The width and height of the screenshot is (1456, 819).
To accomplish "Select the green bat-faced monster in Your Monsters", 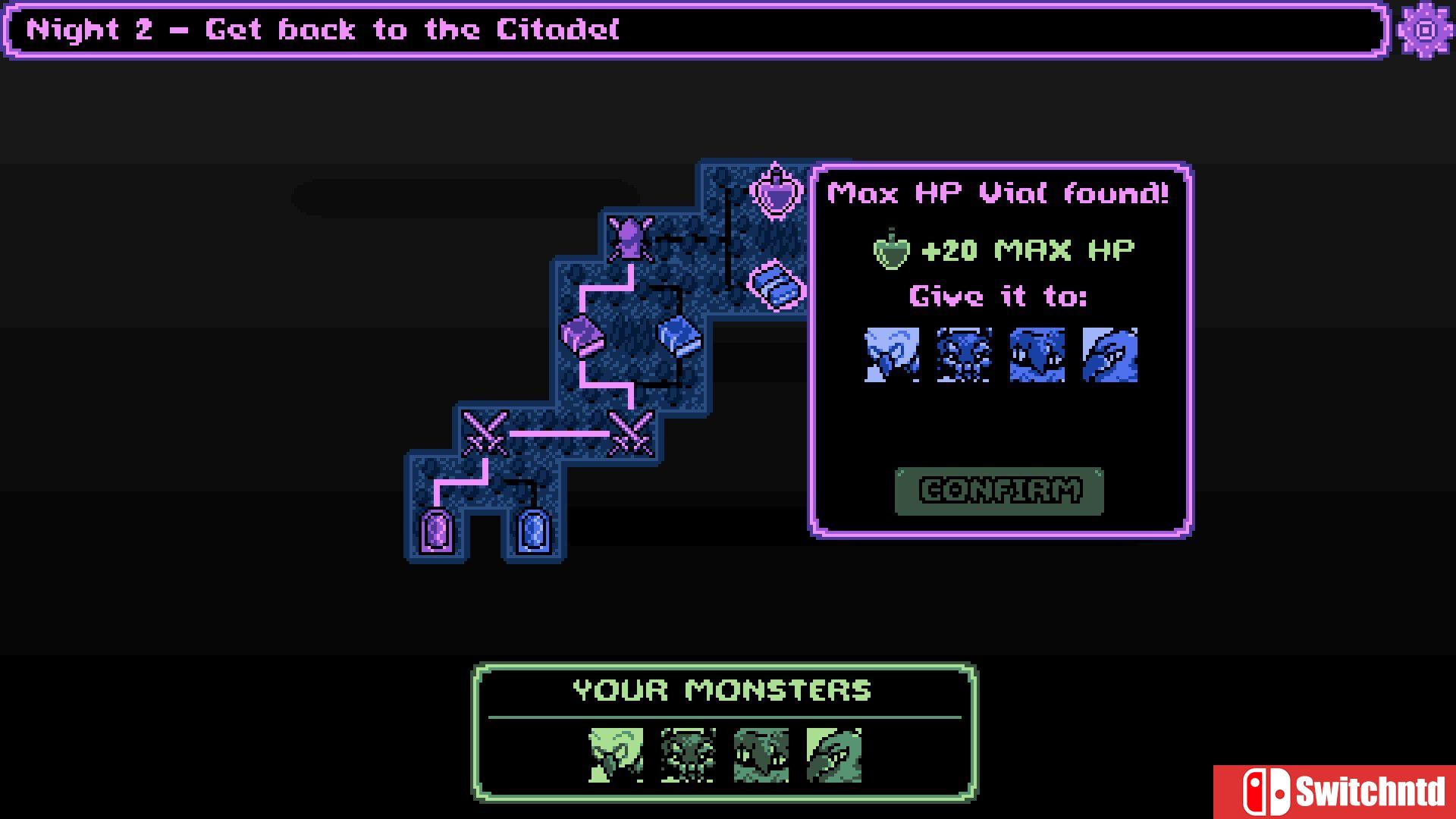I will click(x=761, y=755).
